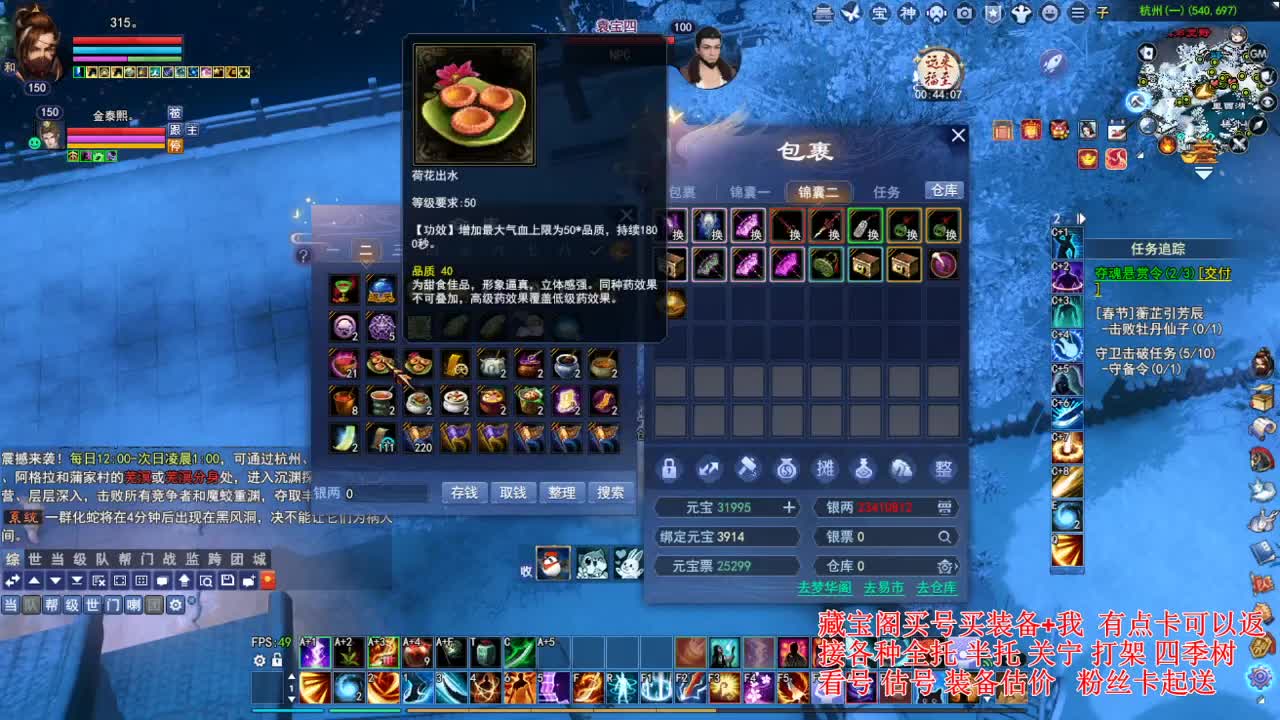Click the lock icon at the bag panel bottom
The height and width of the screenshot is (720, 1280).
click(x=668, y=469)
